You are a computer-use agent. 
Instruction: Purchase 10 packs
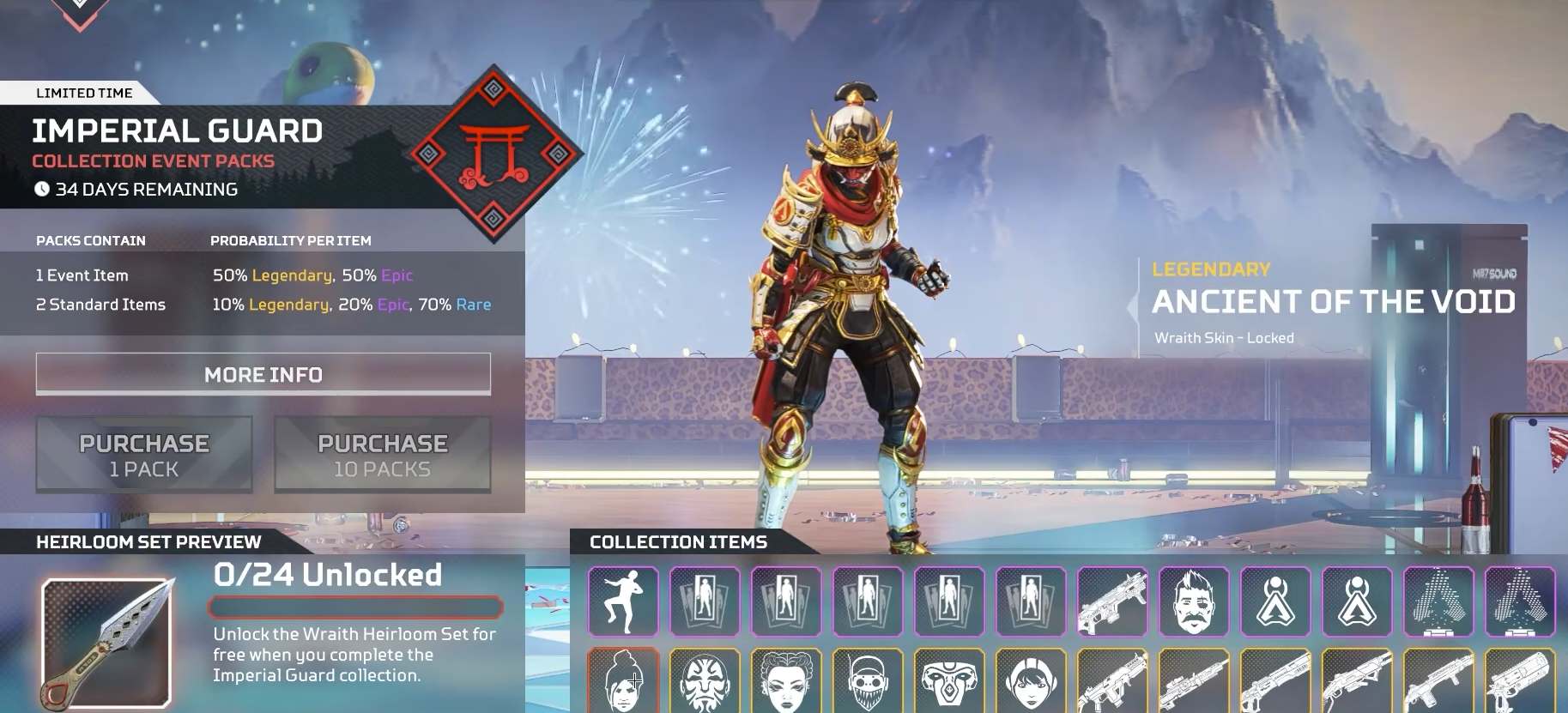coord(383,454)
